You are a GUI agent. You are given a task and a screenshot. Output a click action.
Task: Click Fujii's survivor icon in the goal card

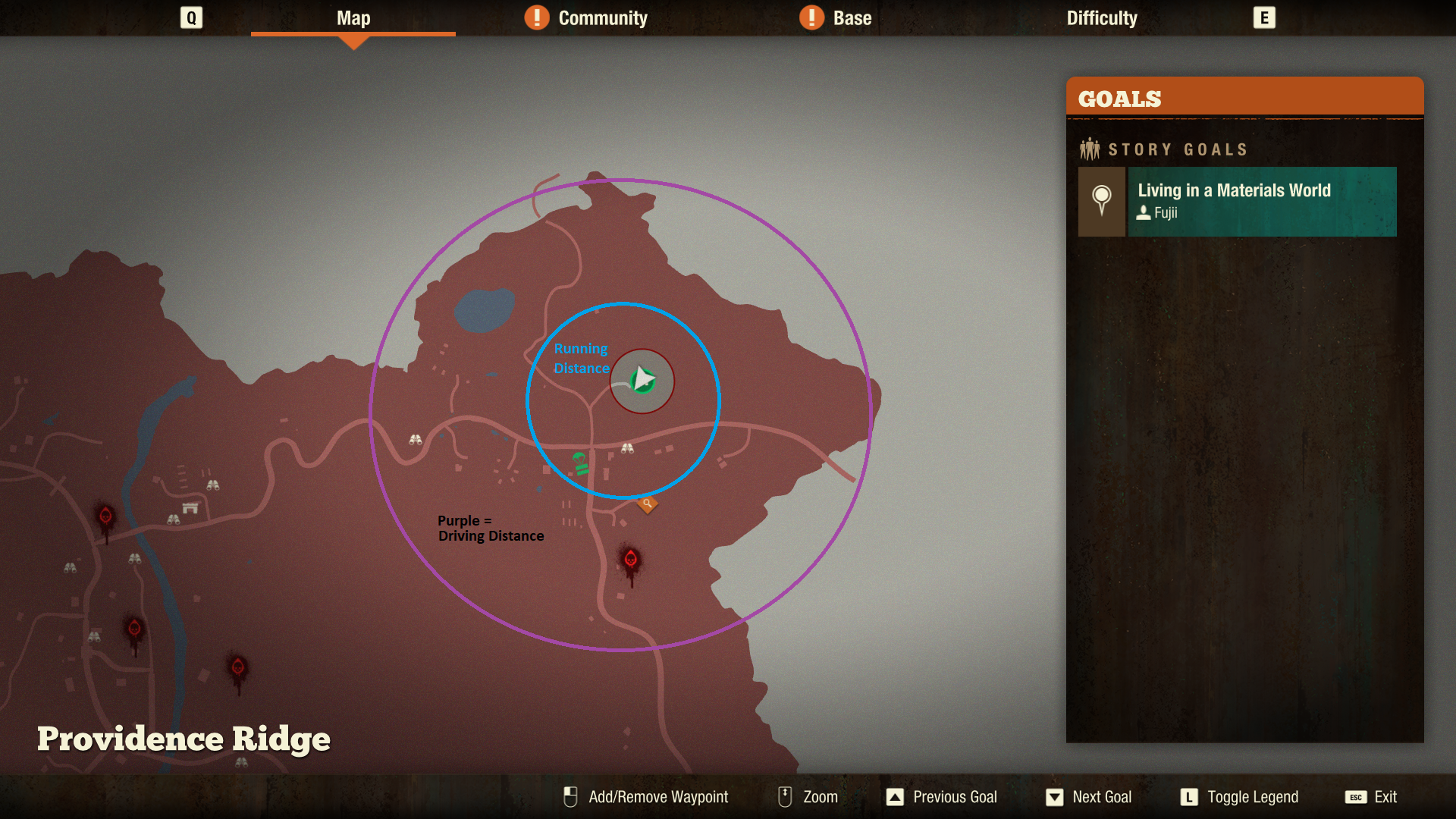(x=1144, y=214)
